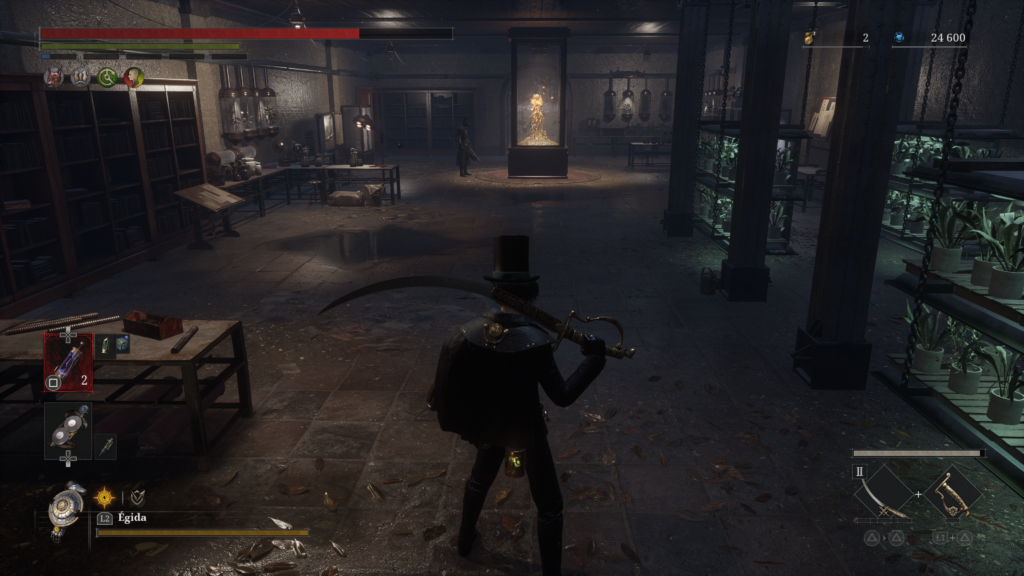1024x576 pixels.
Task: Click the bald head profile status icon
Action: [x=133, y=77]
